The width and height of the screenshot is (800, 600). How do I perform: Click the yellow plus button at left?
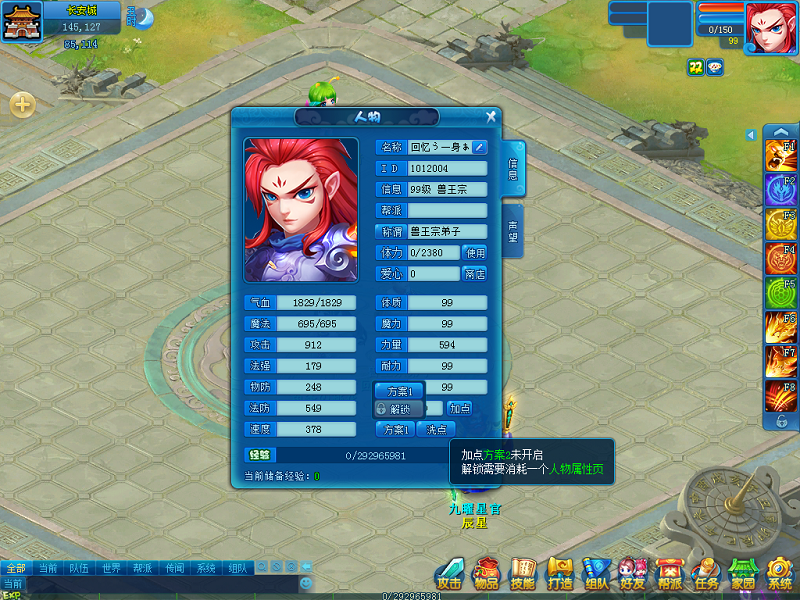(x=22, y=103)
